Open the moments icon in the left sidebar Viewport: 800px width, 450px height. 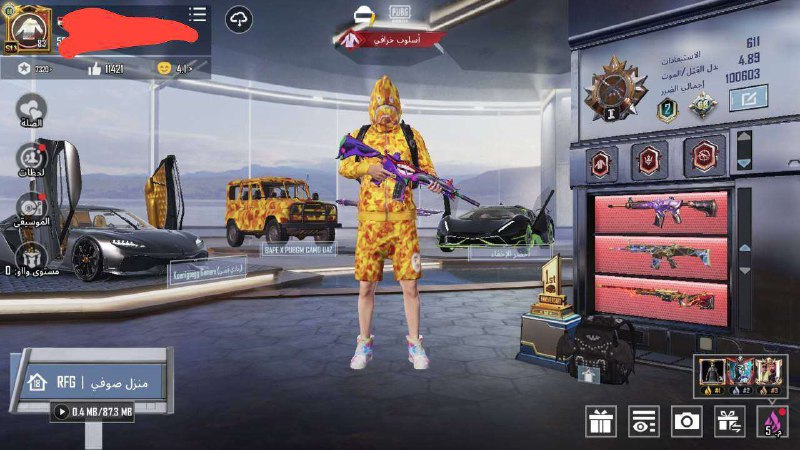31,158
